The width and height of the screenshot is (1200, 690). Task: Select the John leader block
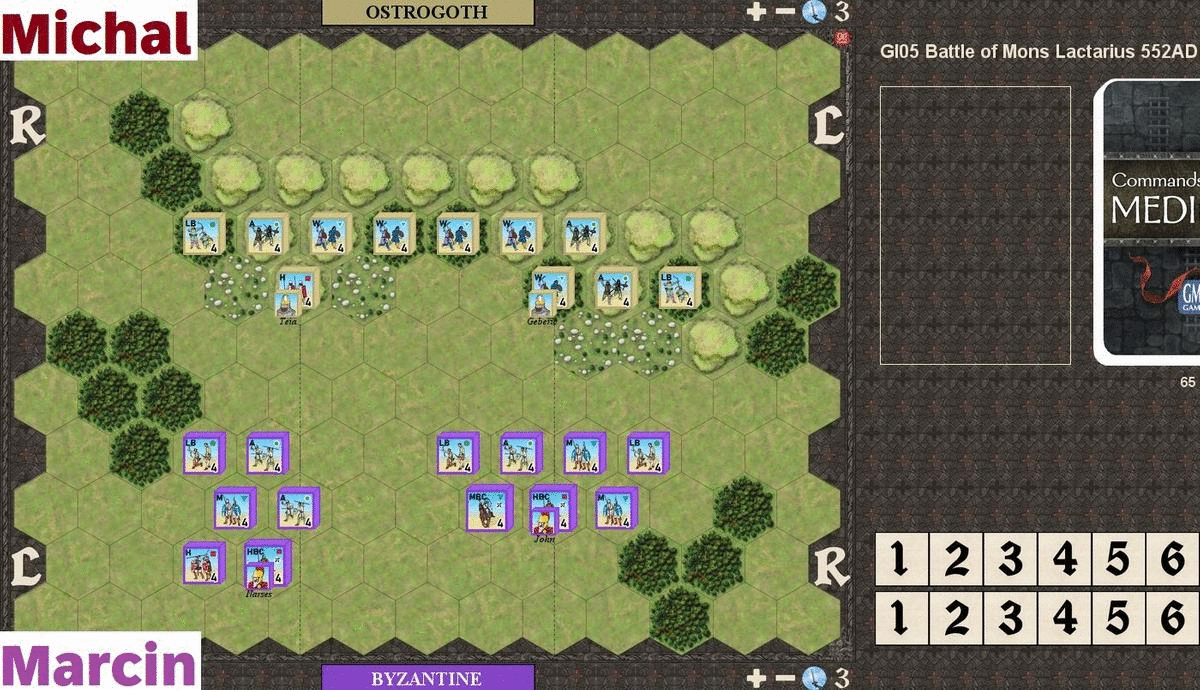pos(544,522)
